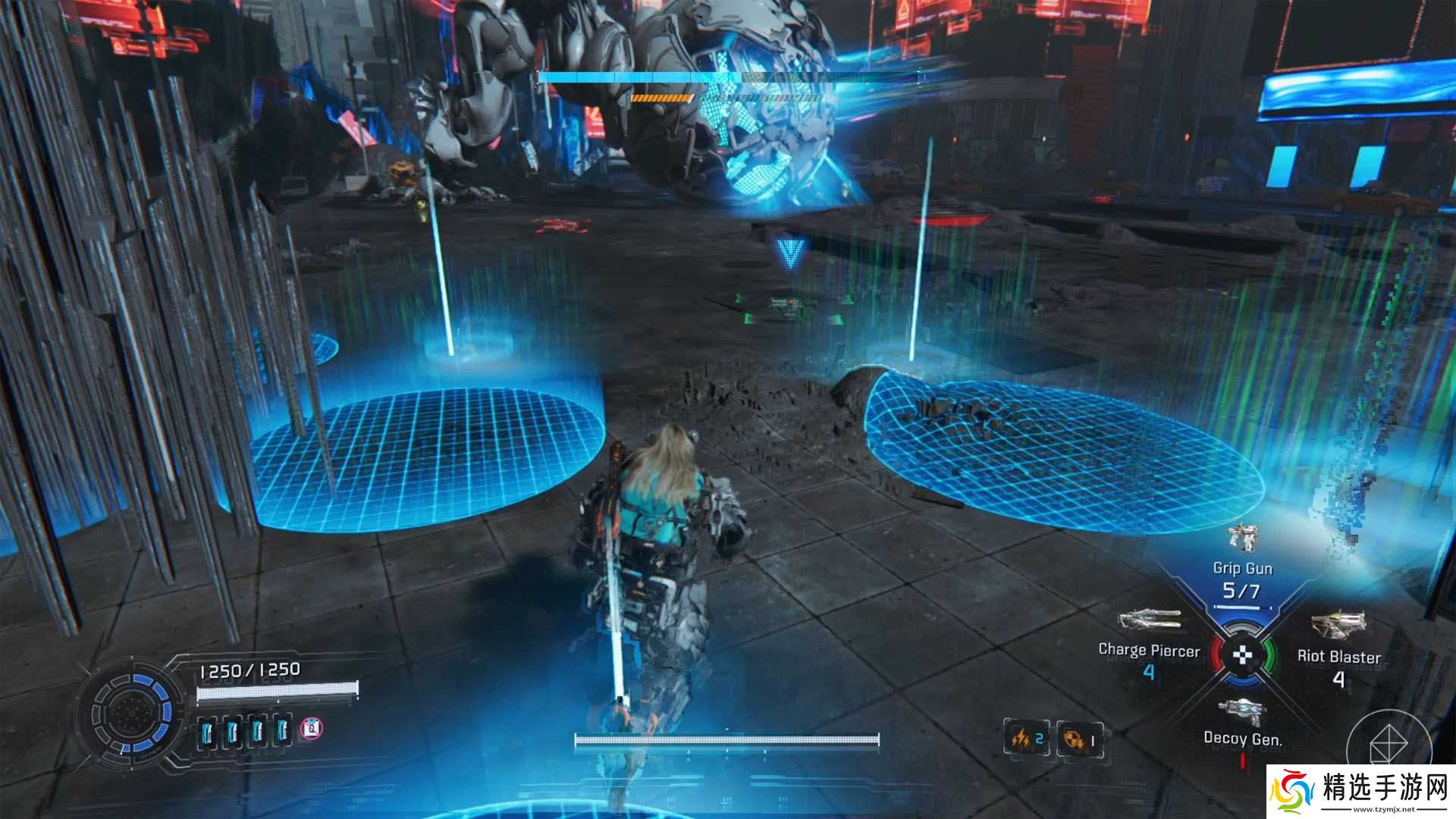Screen dimensions: 1456x819
Task: Select the fourth blue injector charge slot
Action: click(283, 730)
